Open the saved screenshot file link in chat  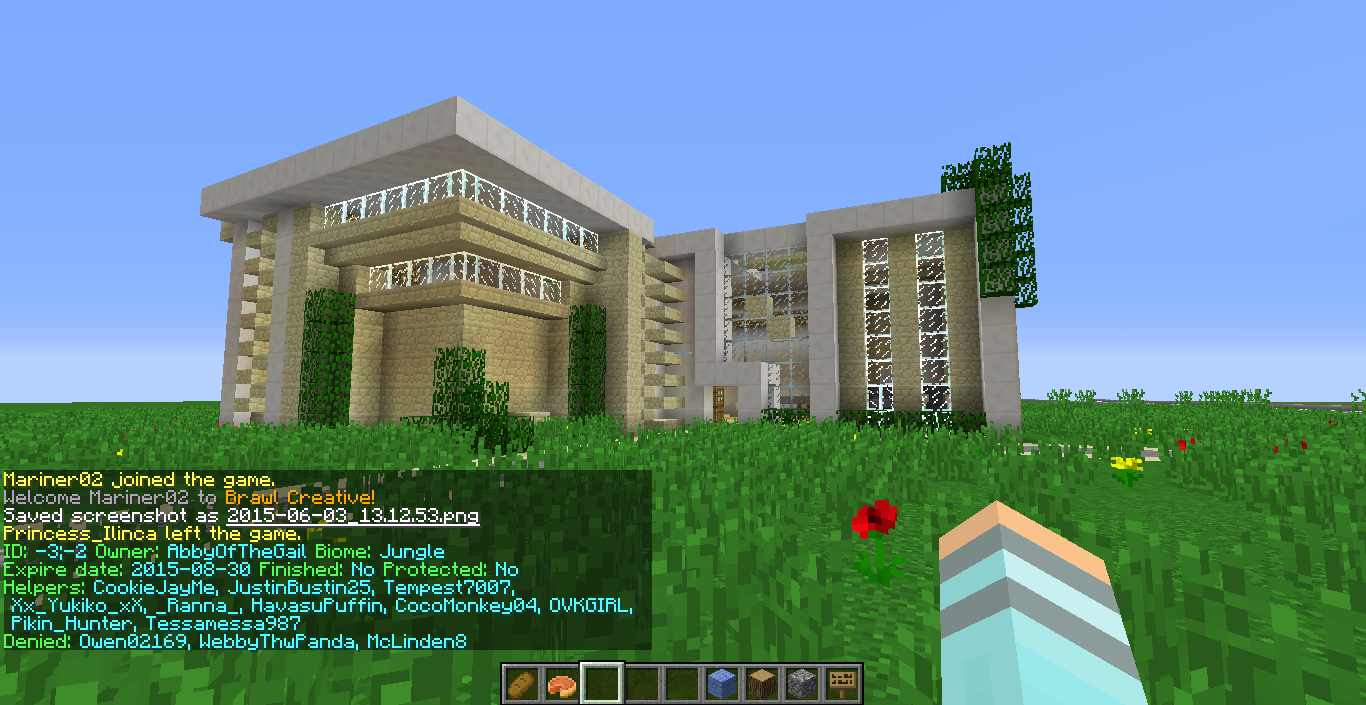pyautogui.click(x=353, y=516)
